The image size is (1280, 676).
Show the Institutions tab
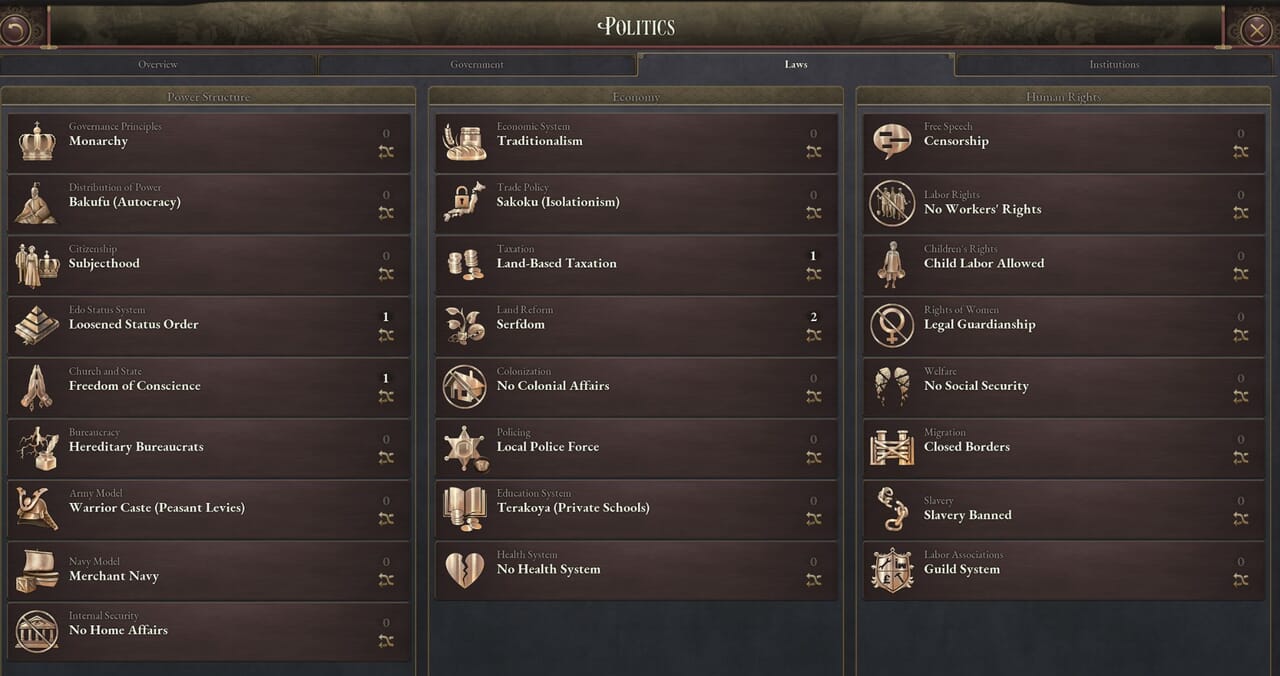pyautogui.click(x=1114, y=65)
